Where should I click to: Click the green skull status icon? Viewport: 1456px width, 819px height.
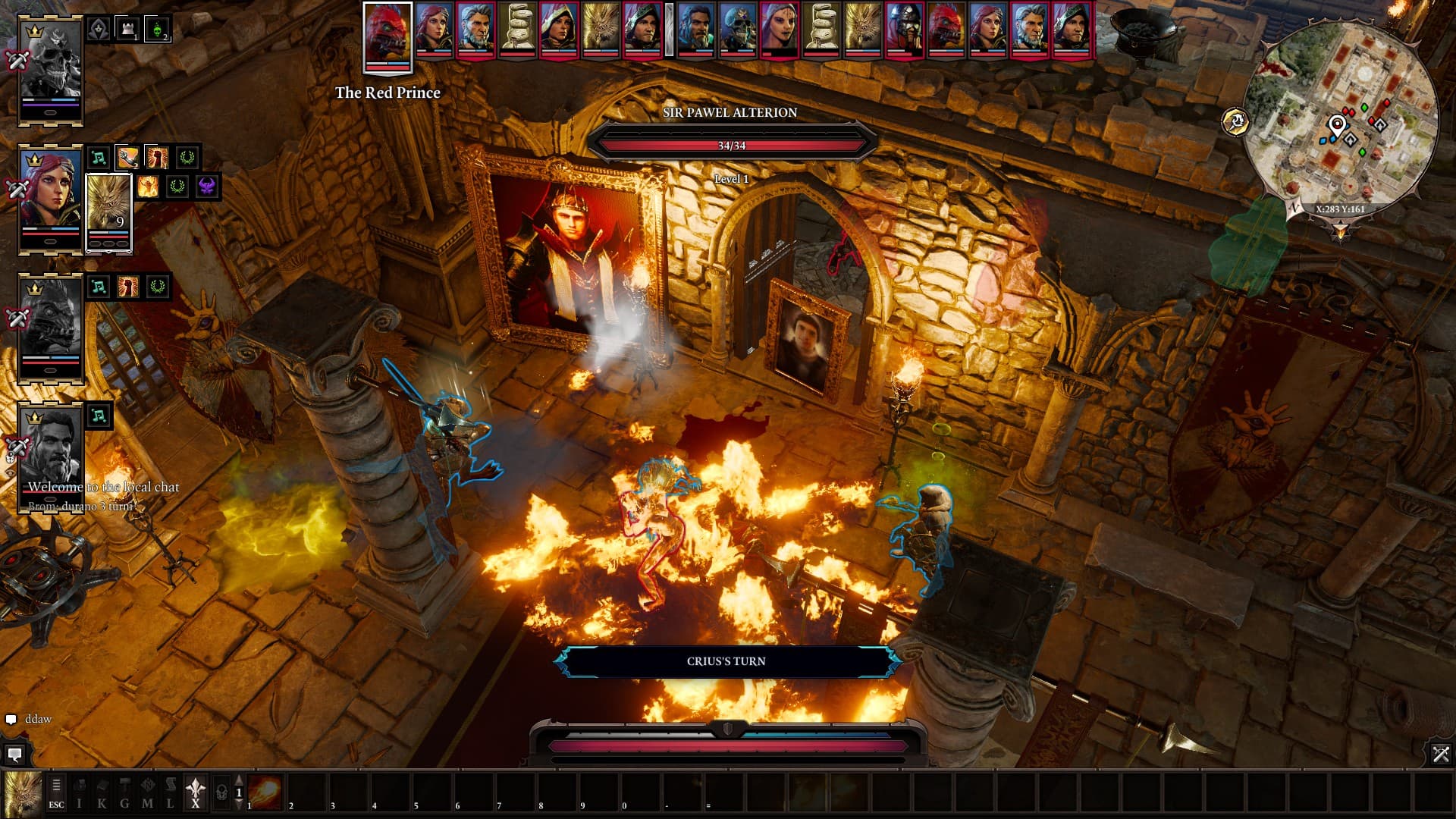pyautogui.click(x=157, y=30)
